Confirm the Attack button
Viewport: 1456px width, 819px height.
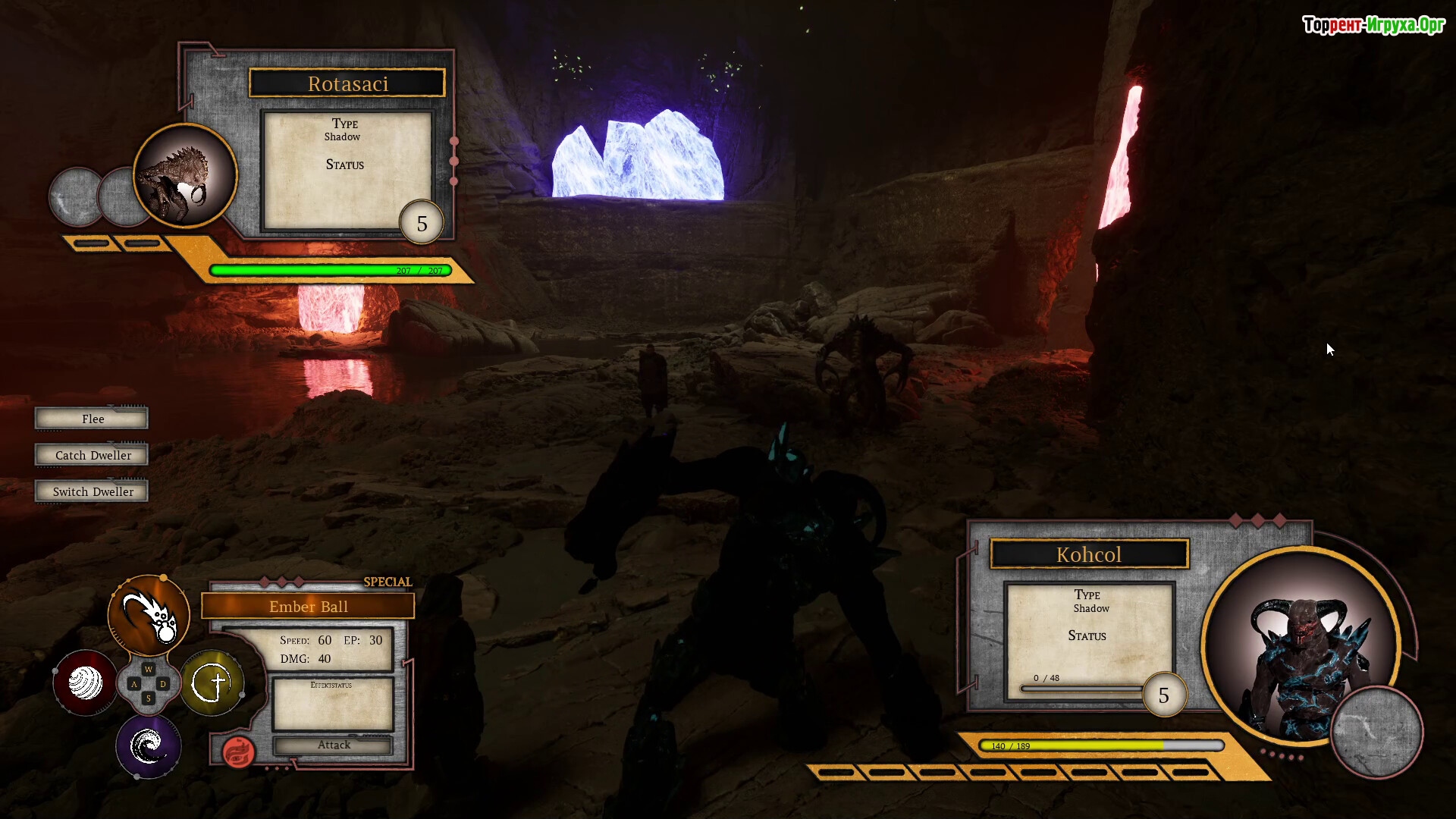334,745
